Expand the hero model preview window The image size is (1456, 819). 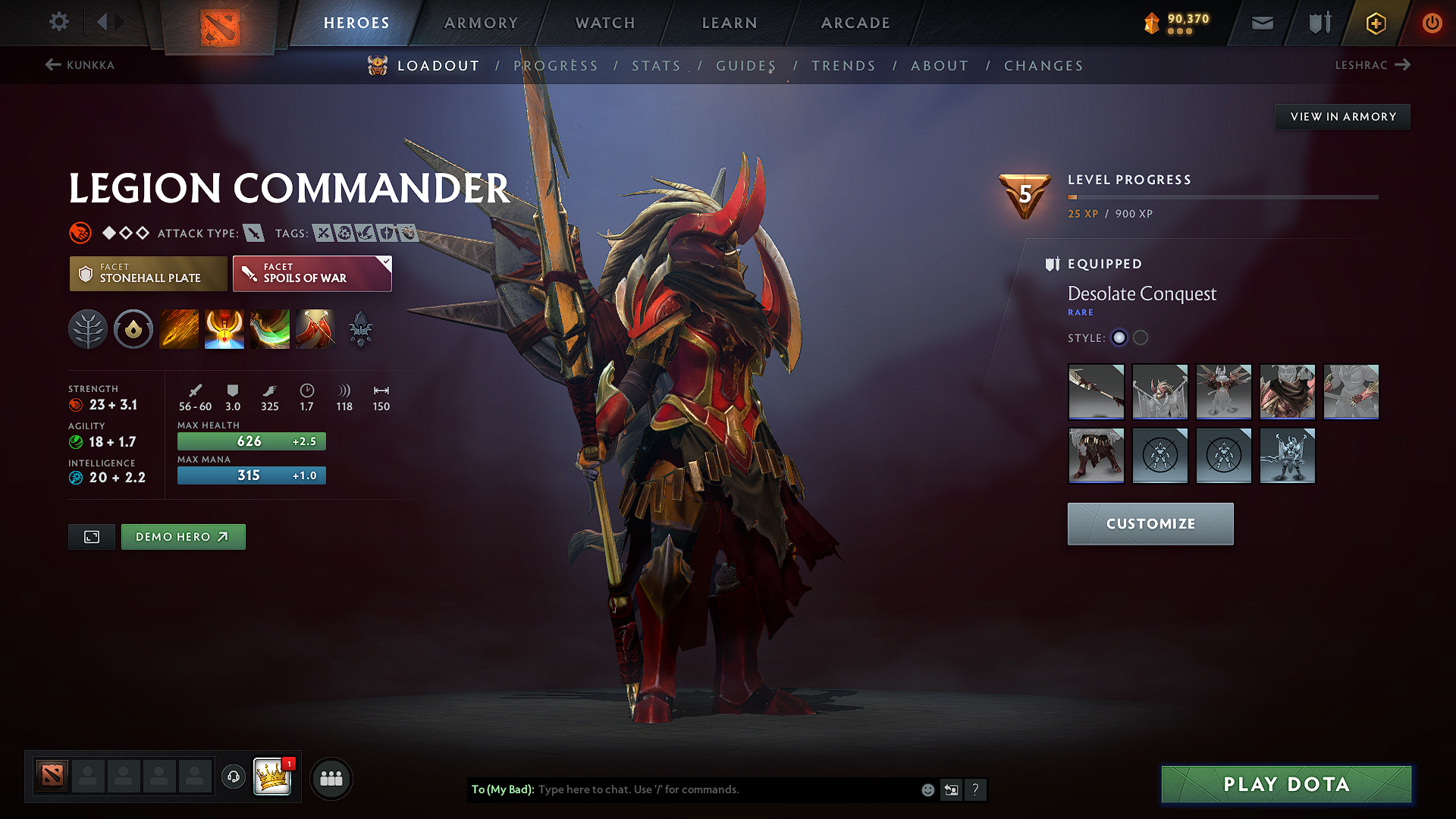[x=91, y=537]
